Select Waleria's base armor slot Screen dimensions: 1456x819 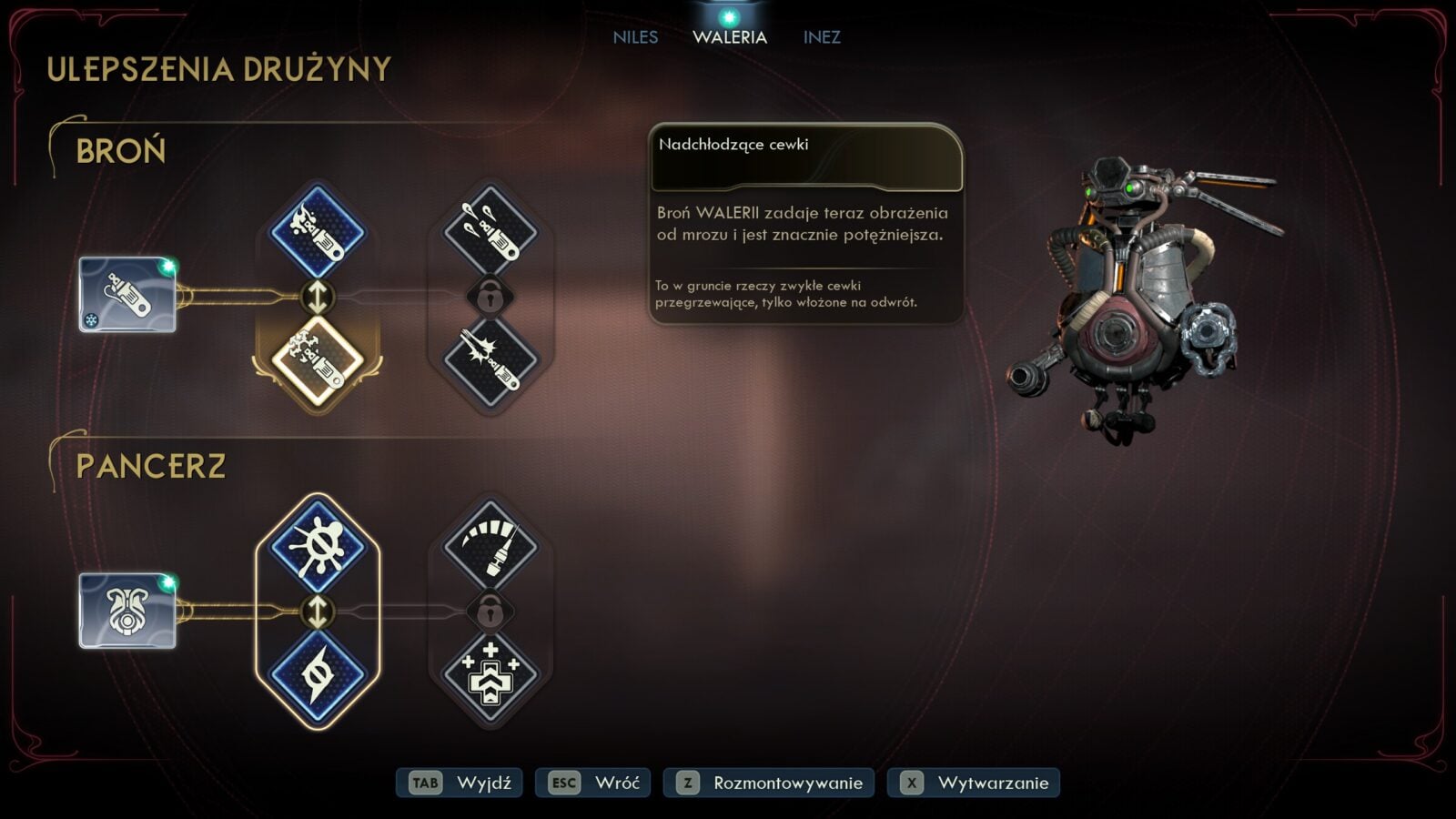tap(127, 611)
